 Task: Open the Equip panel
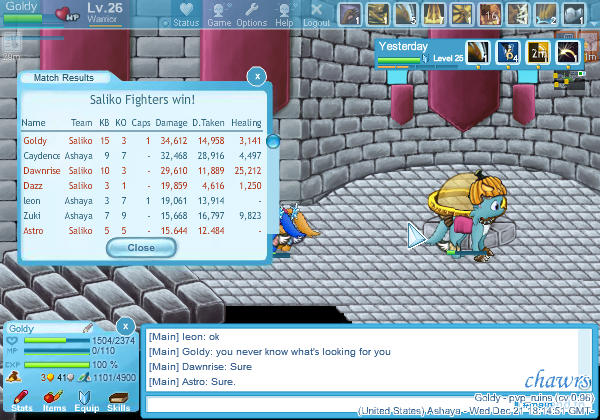(x=86, y=402)
